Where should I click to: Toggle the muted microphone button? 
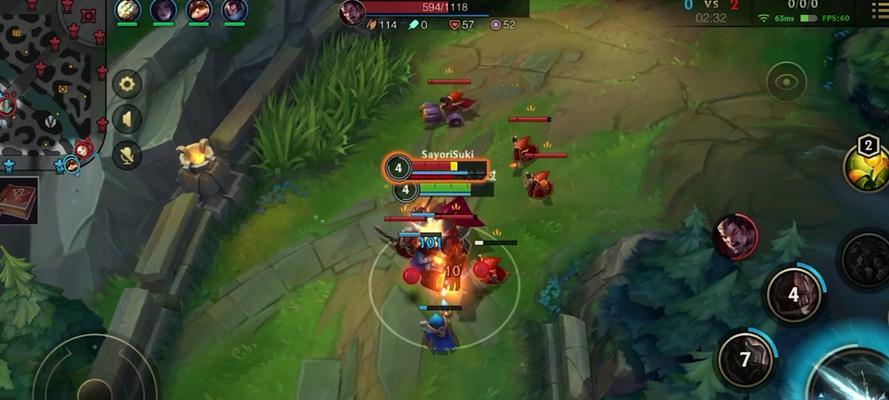pyautogui.click(x=127, y=154)
